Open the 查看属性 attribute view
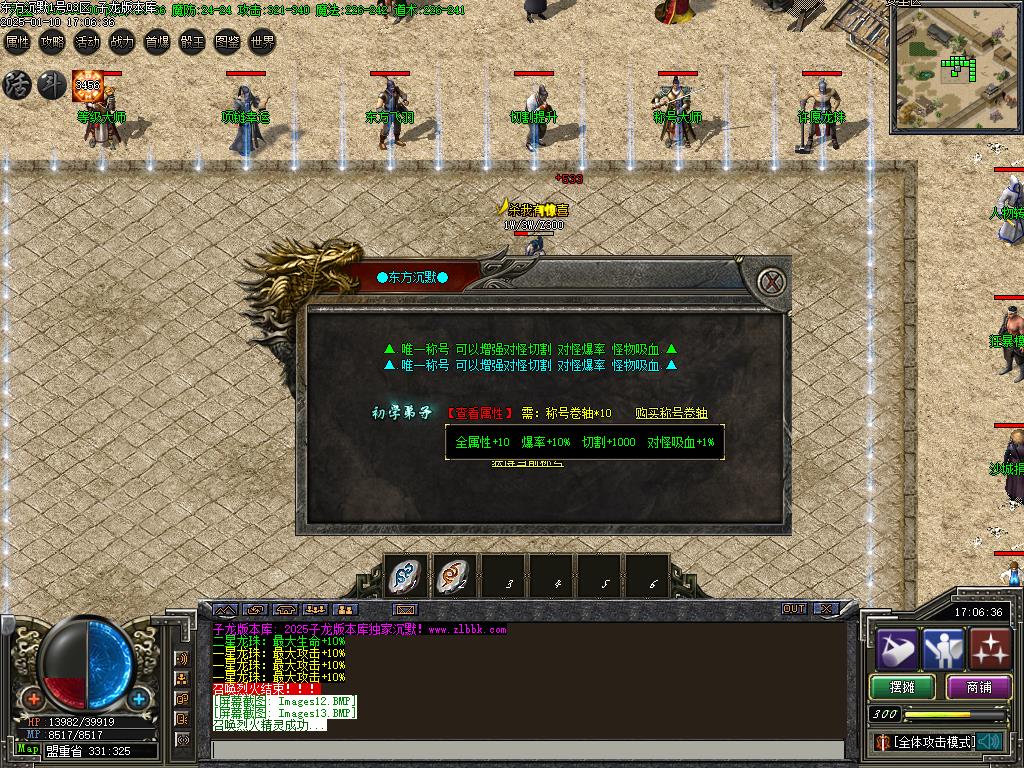This screenshot has height=768, width=1024. coord(480,413)
